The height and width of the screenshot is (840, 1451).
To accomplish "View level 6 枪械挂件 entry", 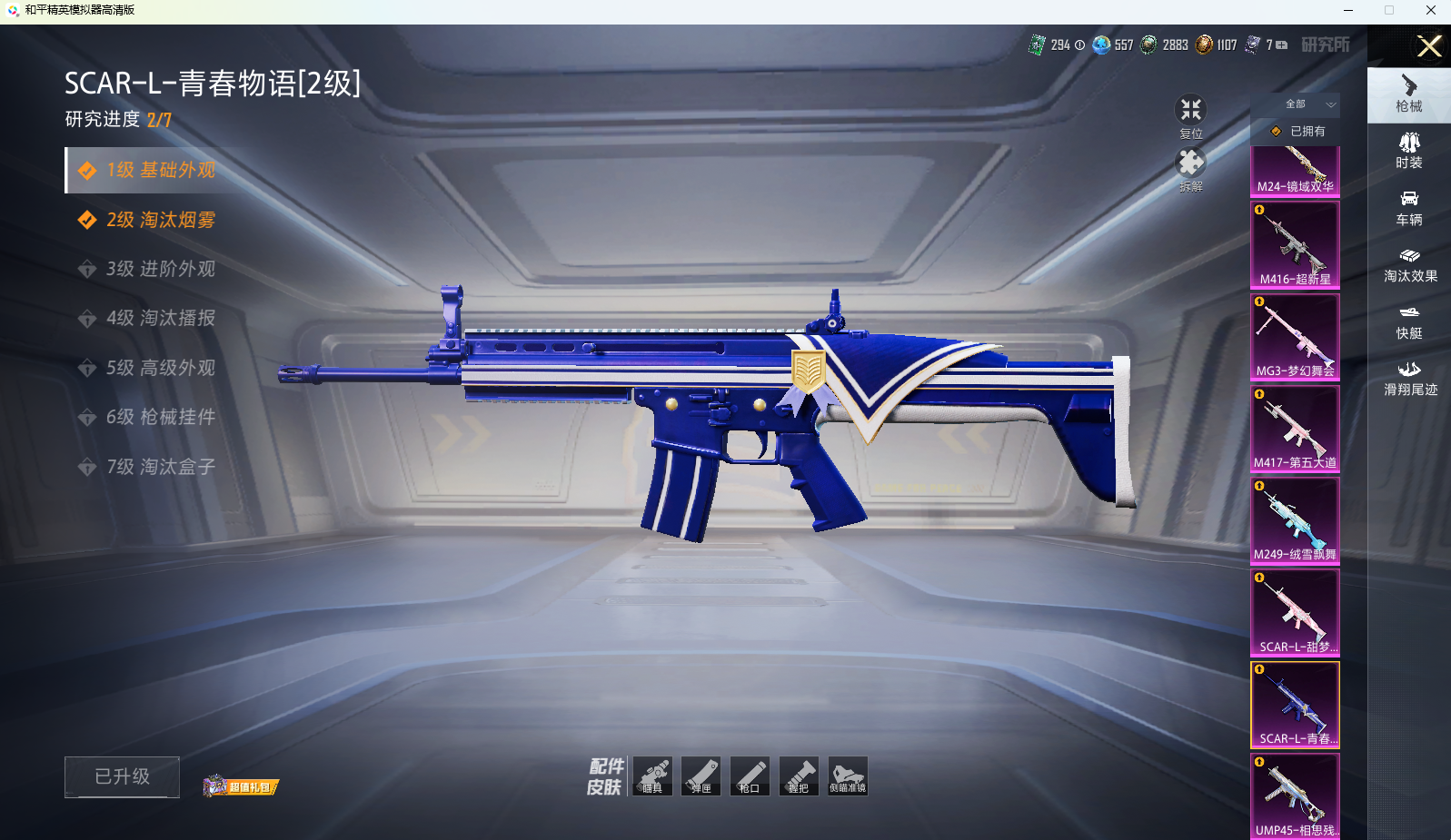I will click(160, 417).
